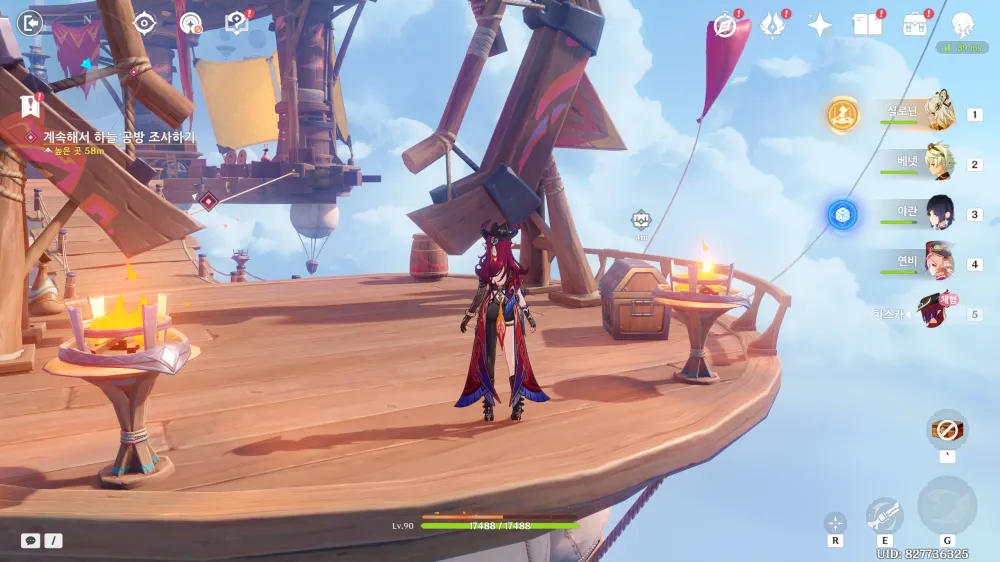Viewport: 1000px width, 562px height.
Task: Use the crossed-out chest gadget
Action: 946,430
